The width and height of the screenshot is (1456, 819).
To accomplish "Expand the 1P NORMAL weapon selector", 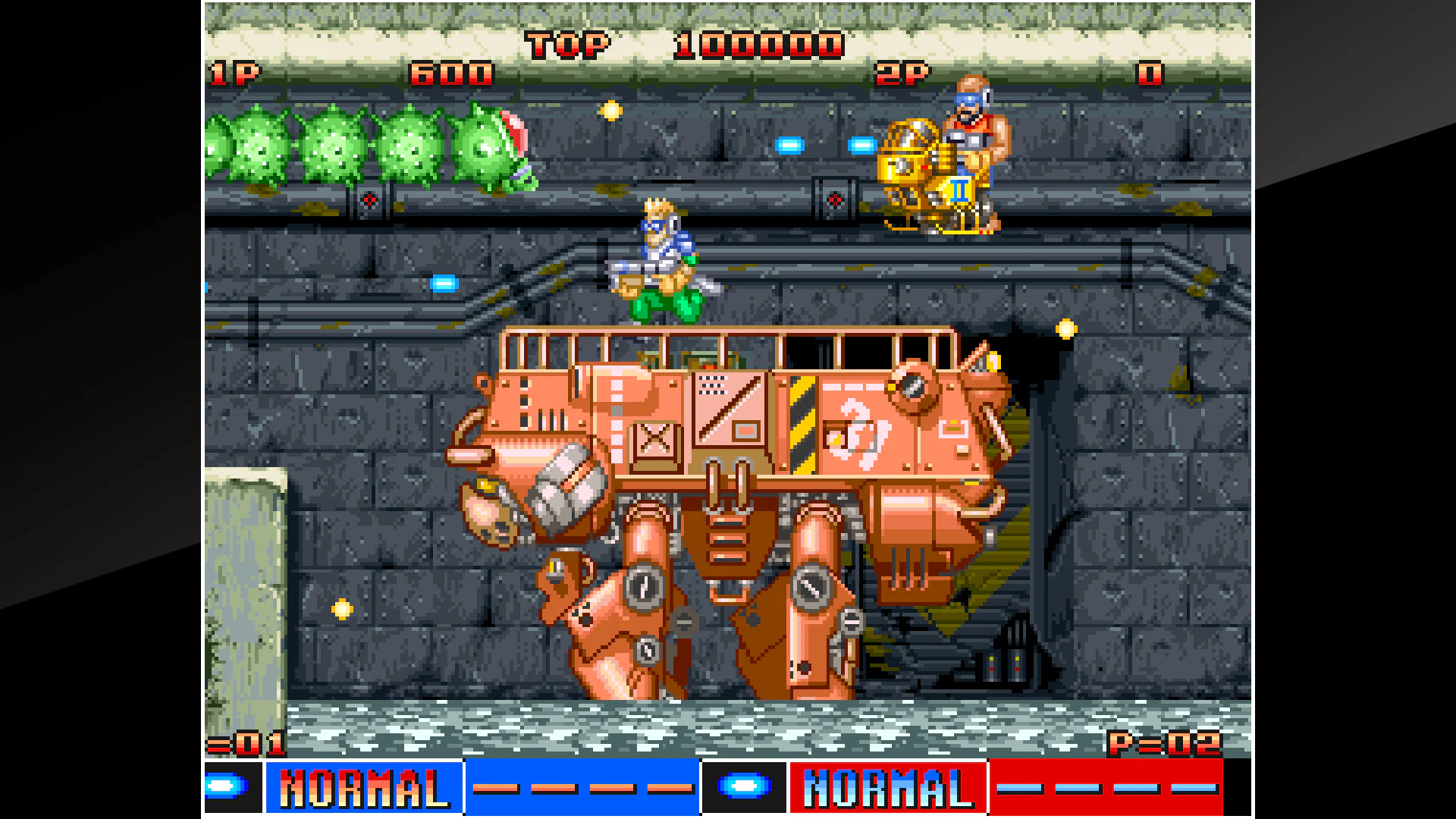I will [362, 788].
